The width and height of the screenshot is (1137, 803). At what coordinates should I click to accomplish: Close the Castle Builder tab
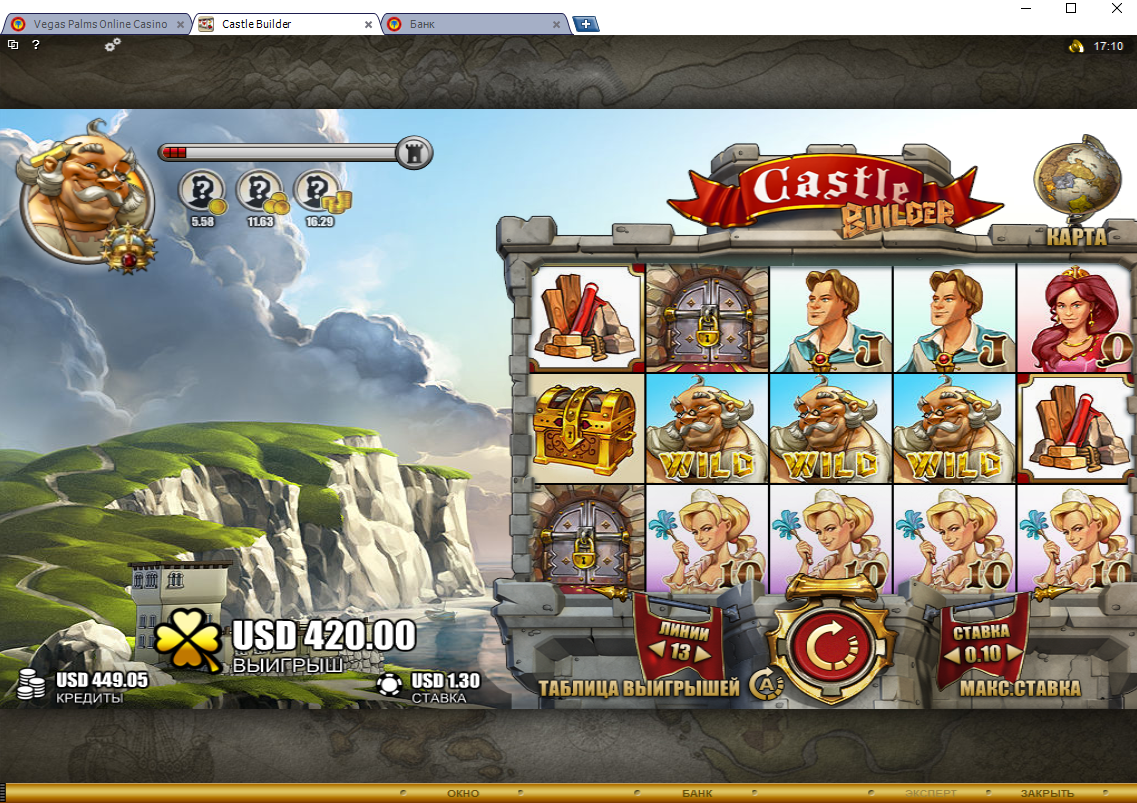point(368,24)
